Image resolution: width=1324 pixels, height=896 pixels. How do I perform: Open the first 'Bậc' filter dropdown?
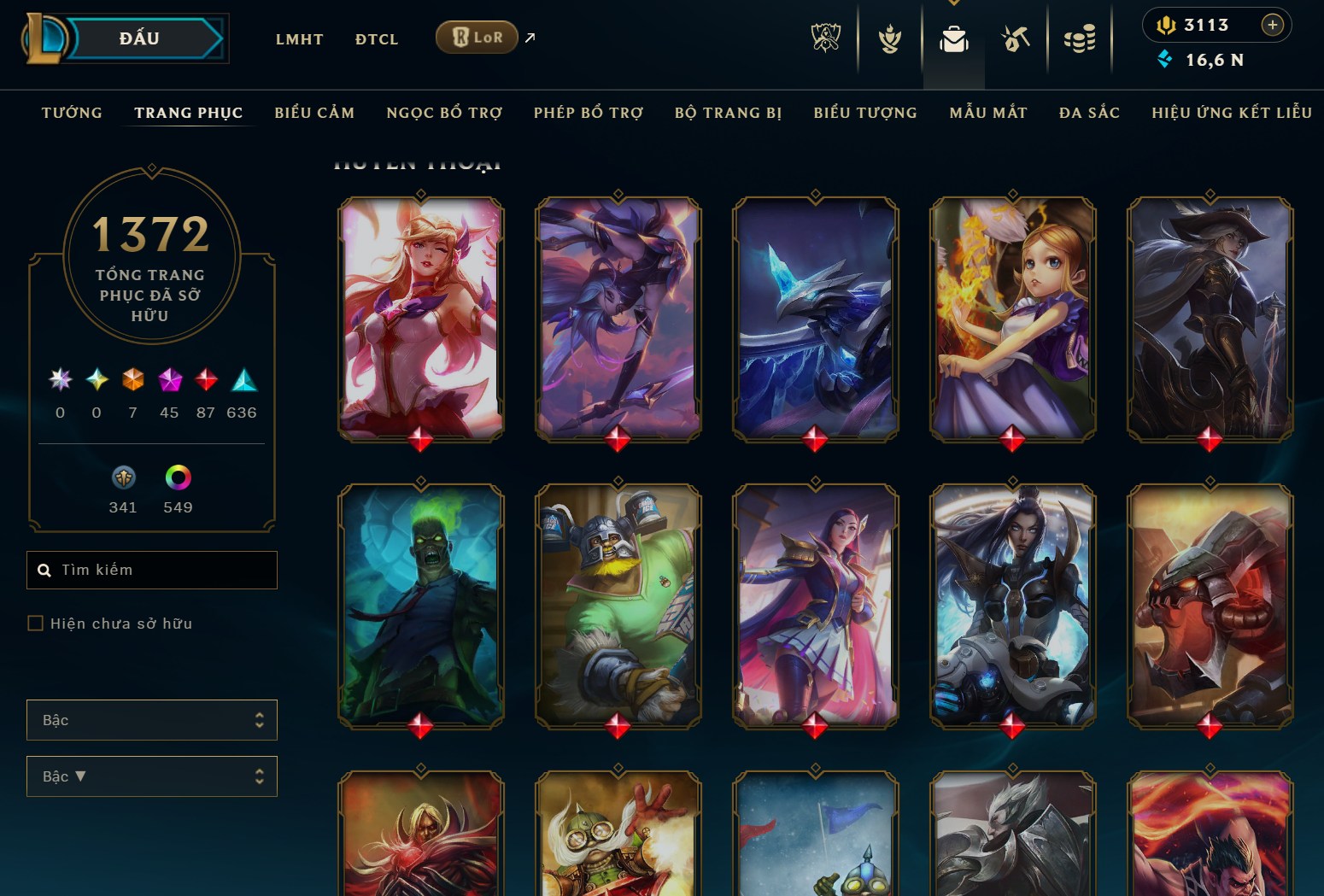click(x=152, y=720)
